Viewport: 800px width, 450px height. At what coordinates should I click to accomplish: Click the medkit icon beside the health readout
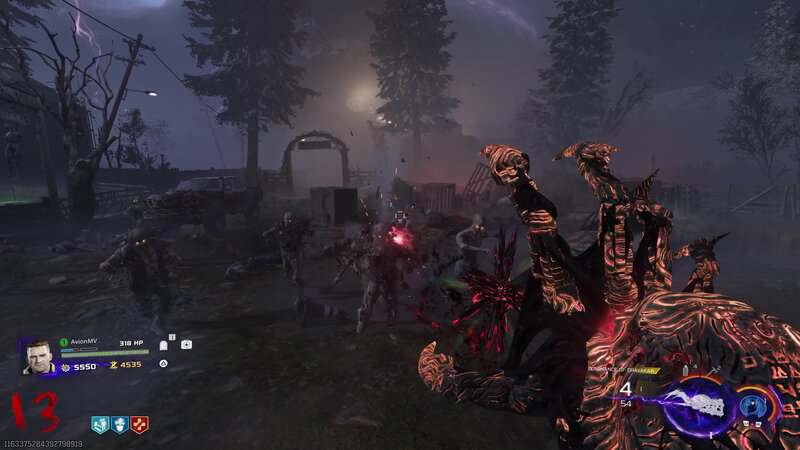(x=186, y=344)
